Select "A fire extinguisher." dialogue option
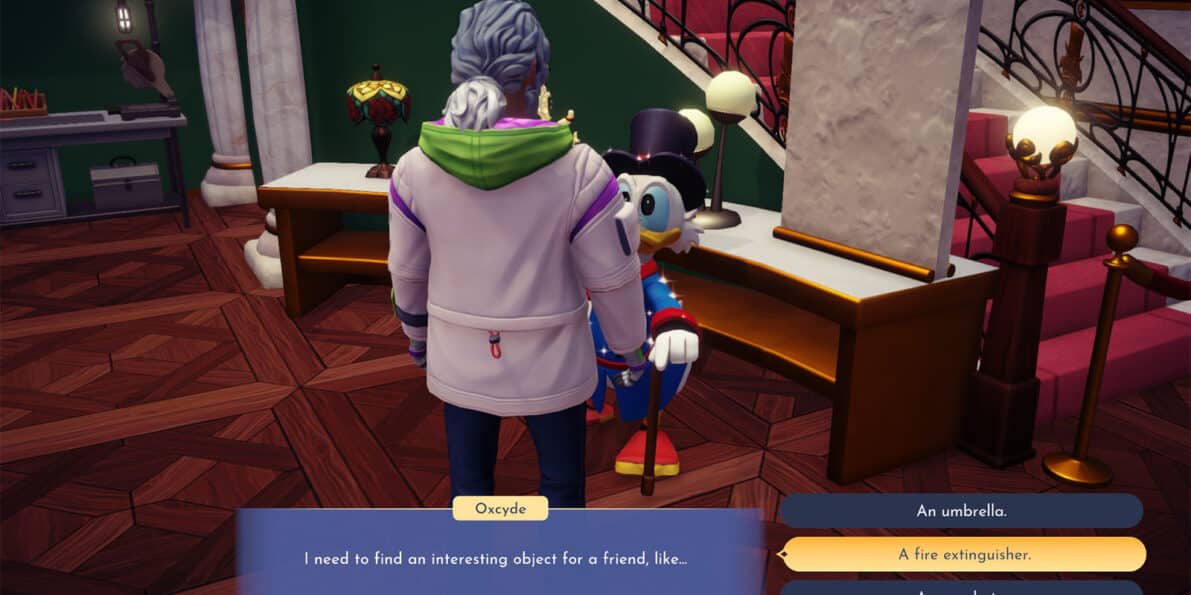This screenshot has width=1191, height=595. [963, 554]
